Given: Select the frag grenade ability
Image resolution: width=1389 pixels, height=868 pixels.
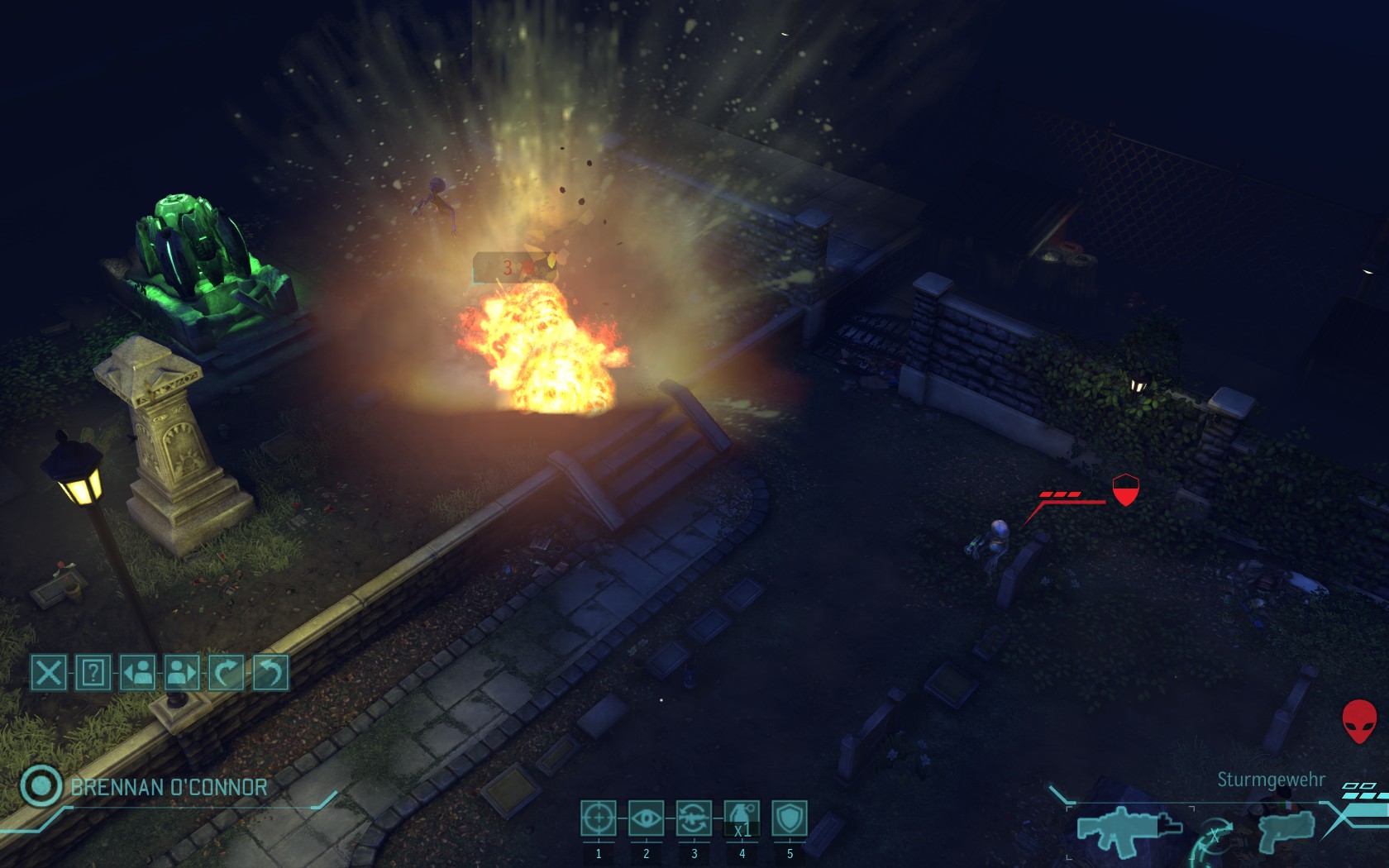Looking at the screenshot, I should tap(742, 818).
